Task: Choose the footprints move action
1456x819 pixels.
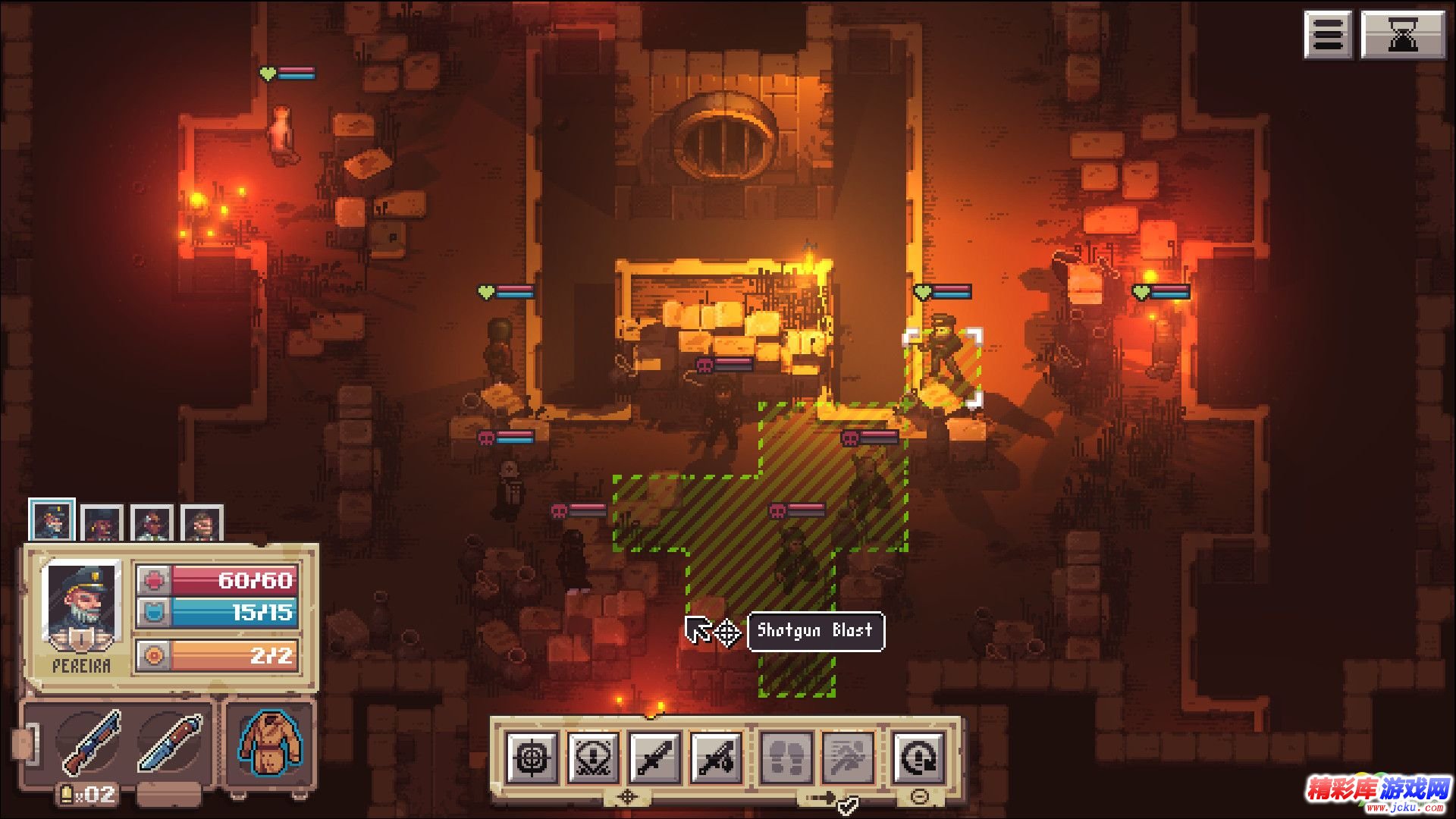Action: click(786, 757)
